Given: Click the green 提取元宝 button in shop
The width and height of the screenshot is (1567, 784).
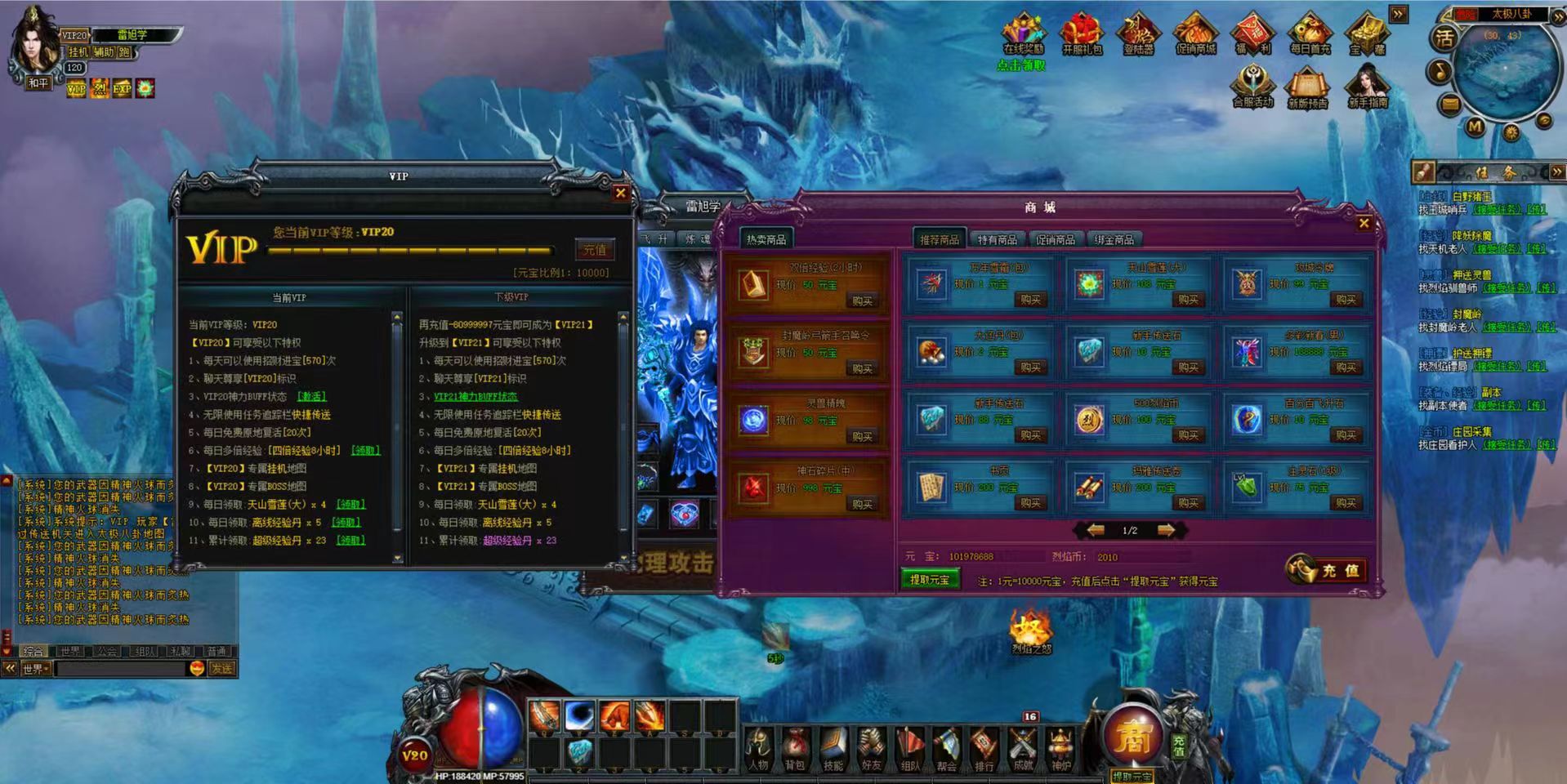Looking at the screenshot, I should (x=929, y=580).
